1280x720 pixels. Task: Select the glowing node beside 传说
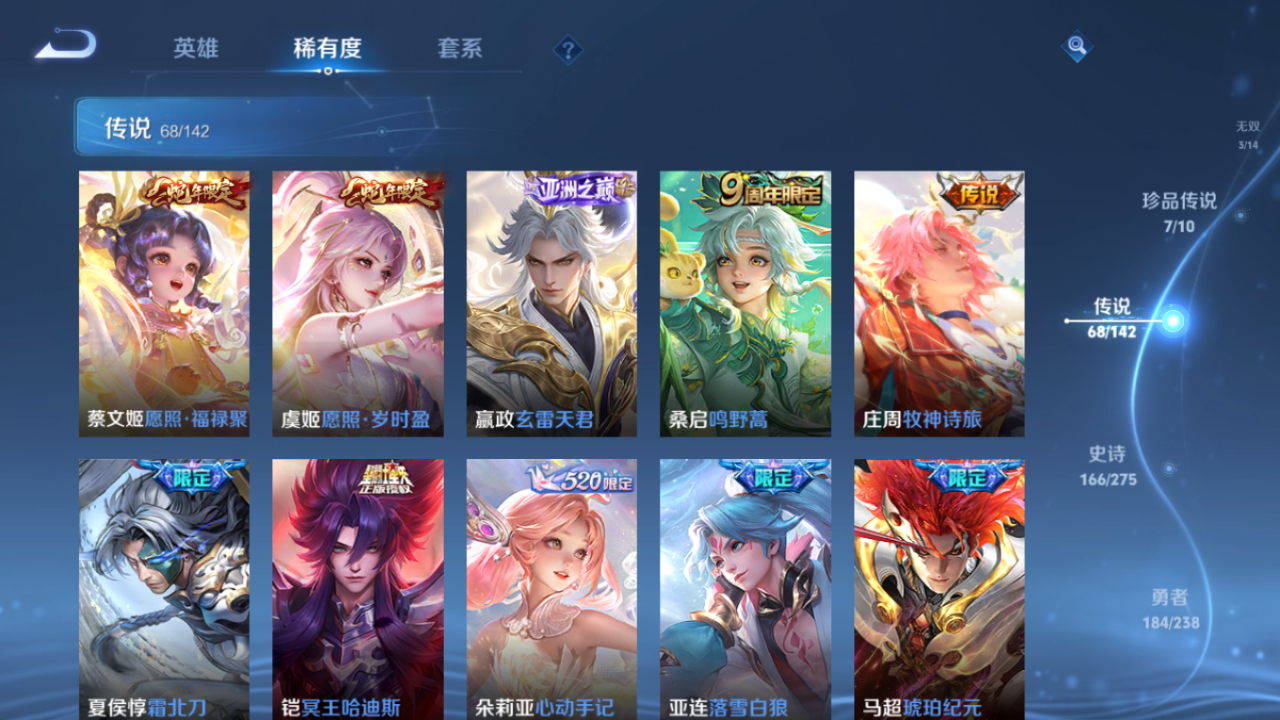[x=1174, y=322]
